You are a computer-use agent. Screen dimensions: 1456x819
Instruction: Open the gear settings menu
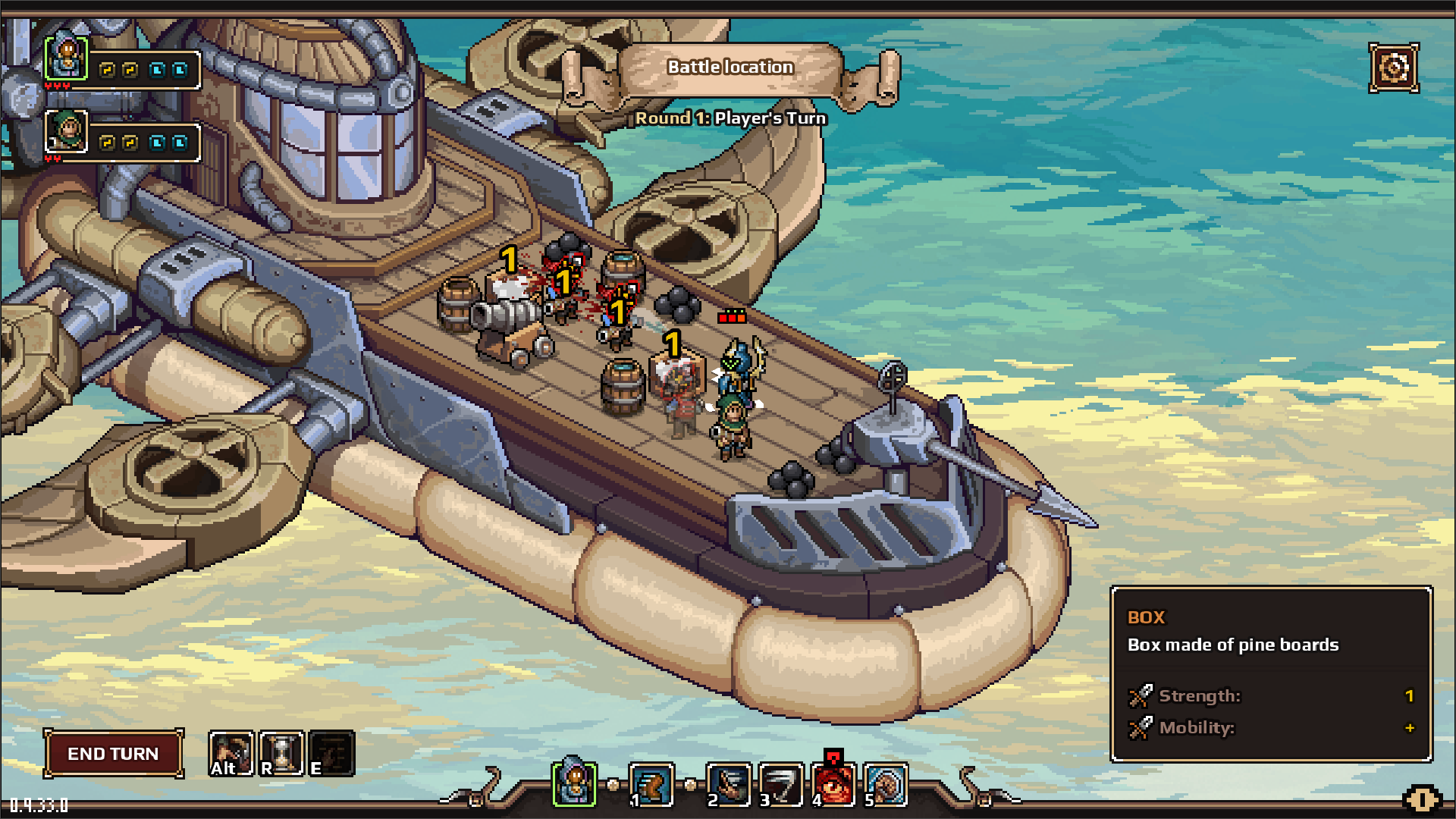(1393, 68)
